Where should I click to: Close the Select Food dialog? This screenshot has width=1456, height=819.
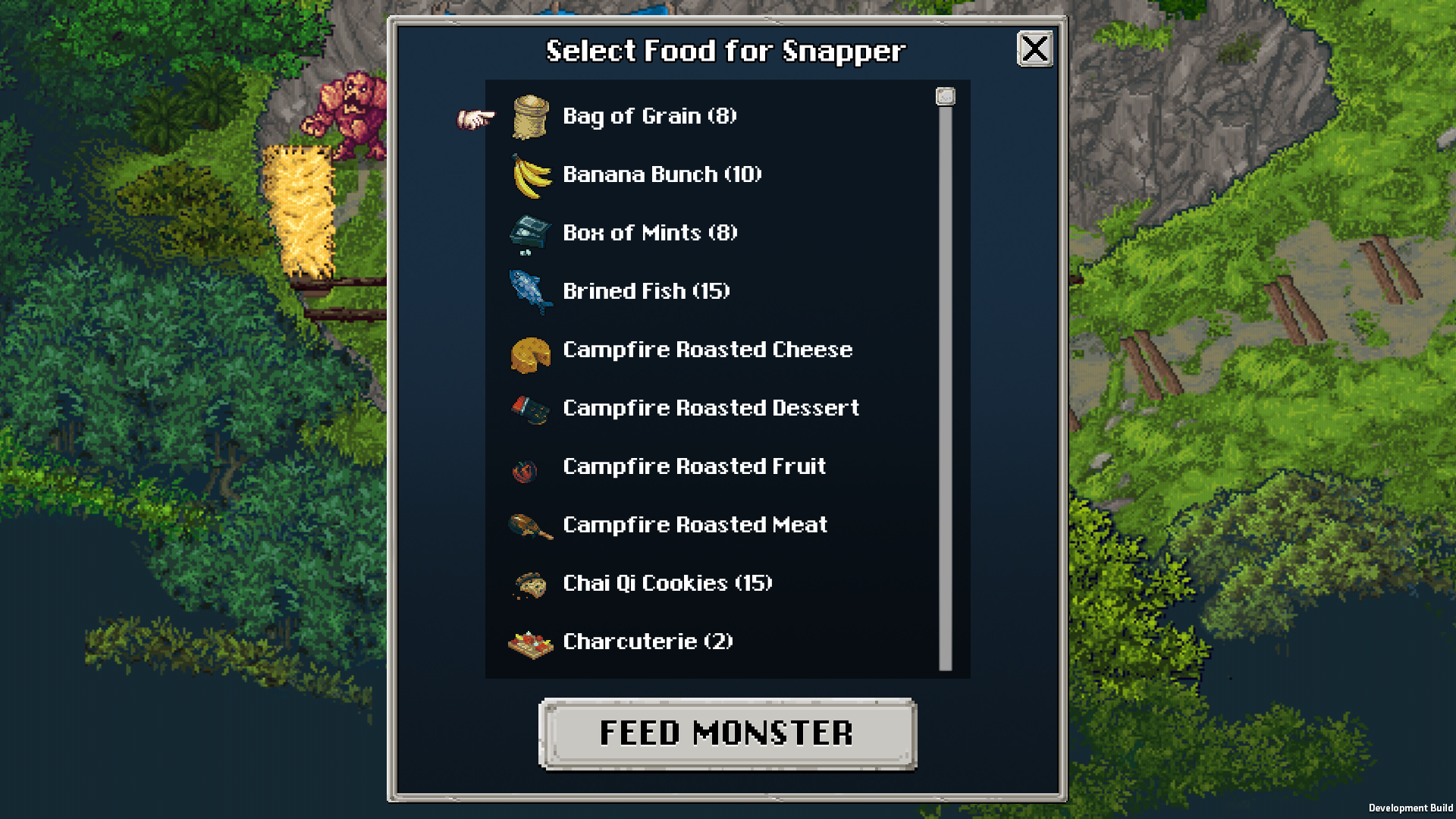click(x=1034, y=50)
